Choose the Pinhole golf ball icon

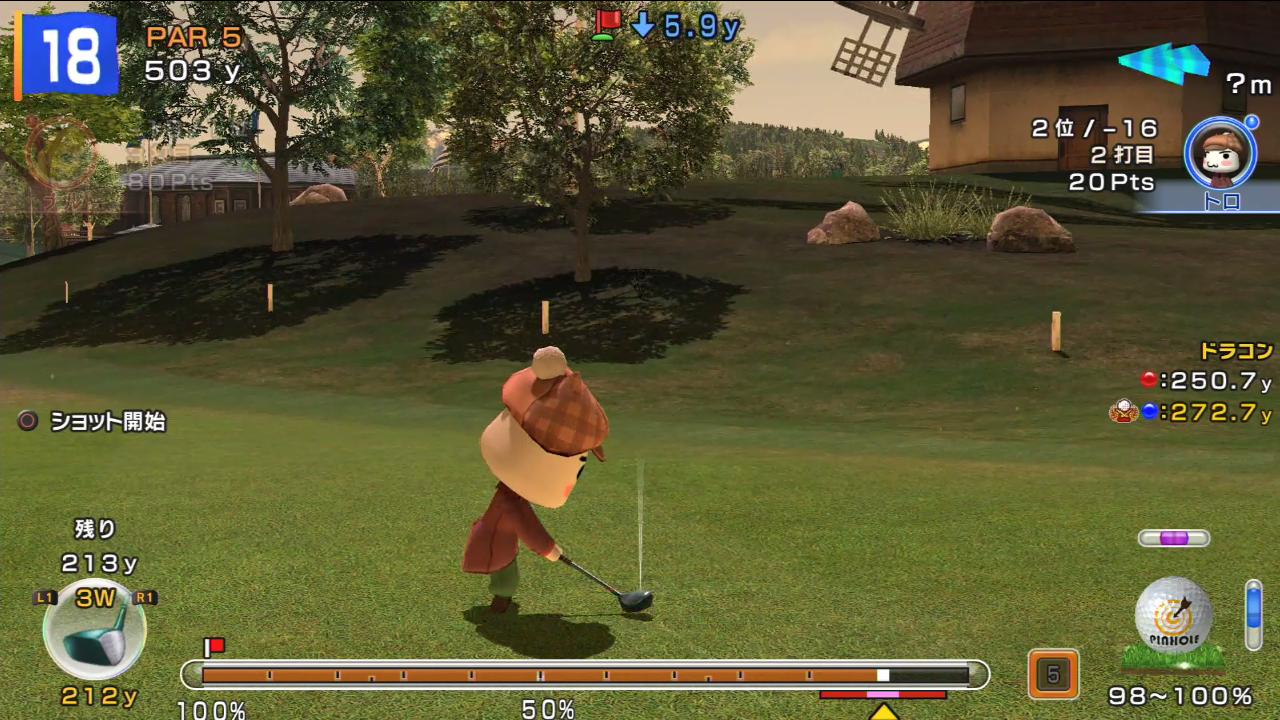click(1173, 614)
